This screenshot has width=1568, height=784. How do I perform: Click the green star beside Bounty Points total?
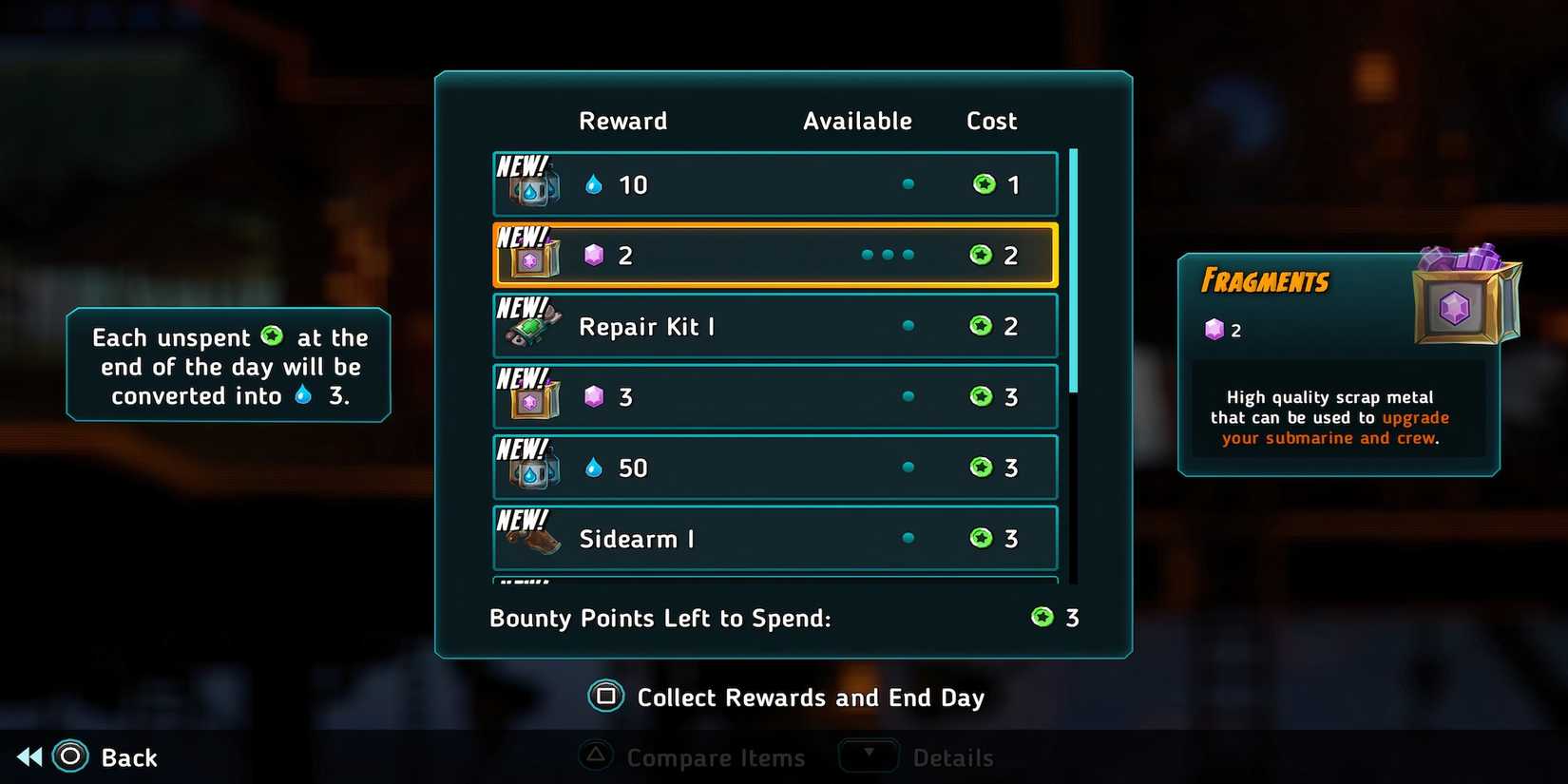coord(1042,618)
